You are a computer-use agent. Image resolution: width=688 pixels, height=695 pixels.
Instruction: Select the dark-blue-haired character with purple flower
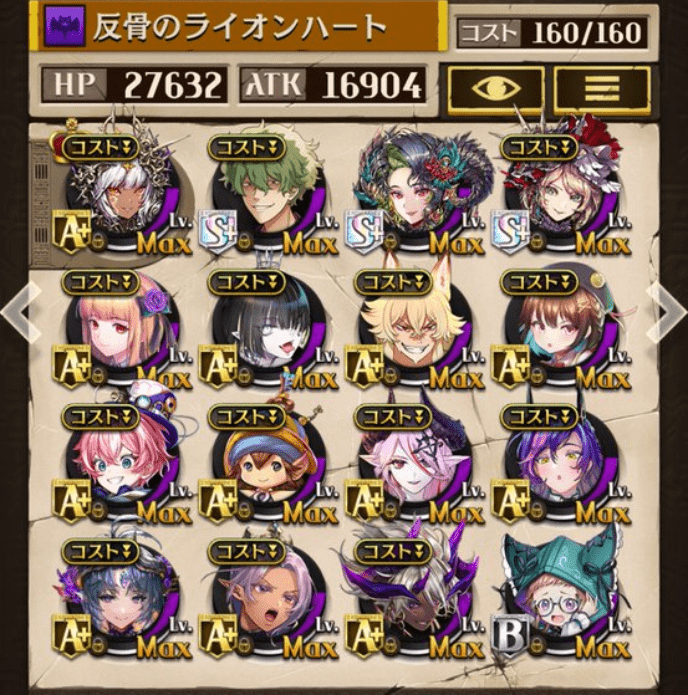click(x=120, y=603)
